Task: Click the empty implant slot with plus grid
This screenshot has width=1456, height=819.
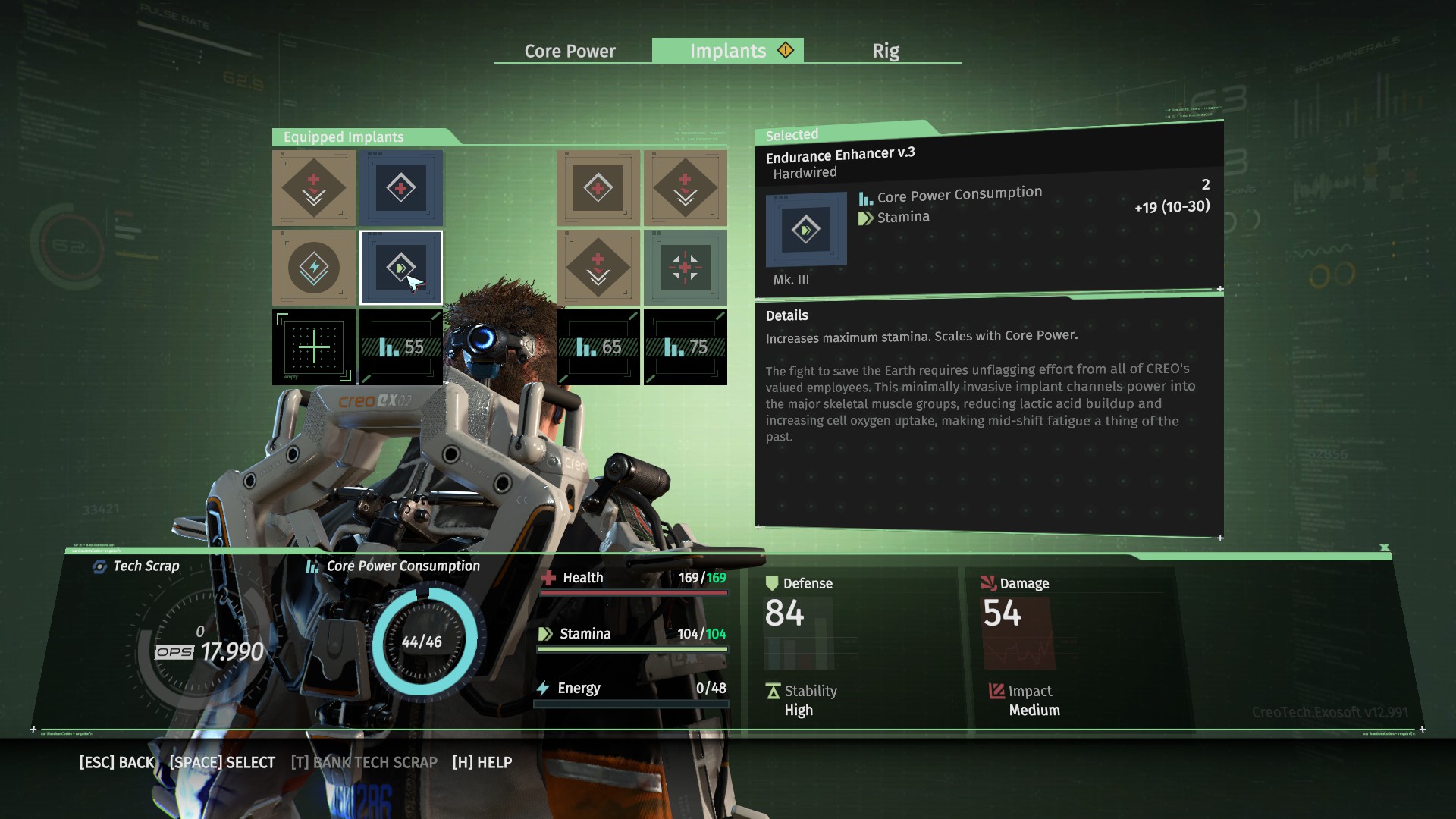Action: tap(314, 347)
